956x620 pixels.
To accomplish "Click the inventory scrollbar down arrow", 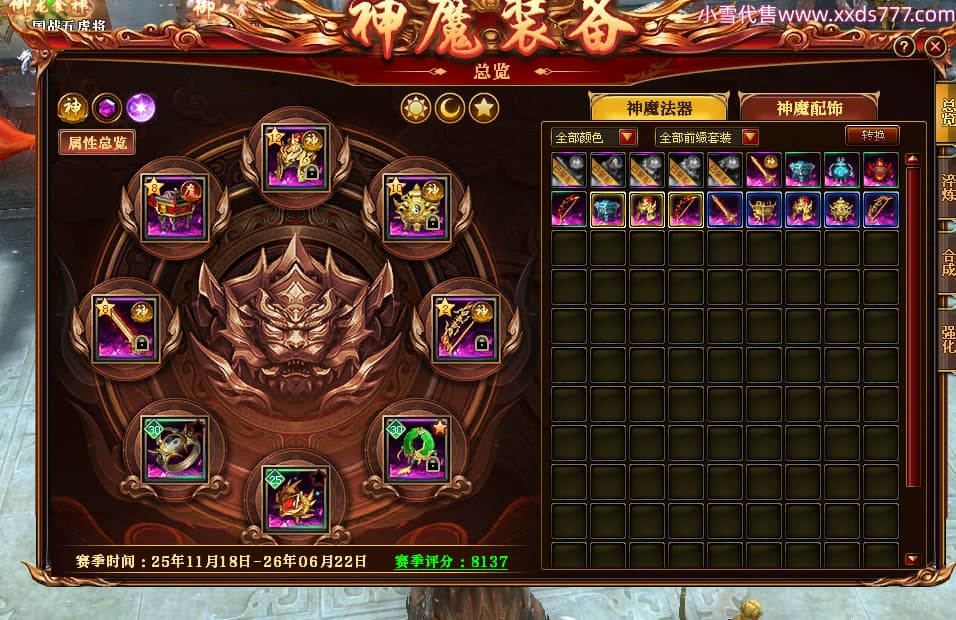I will point(912,559).
